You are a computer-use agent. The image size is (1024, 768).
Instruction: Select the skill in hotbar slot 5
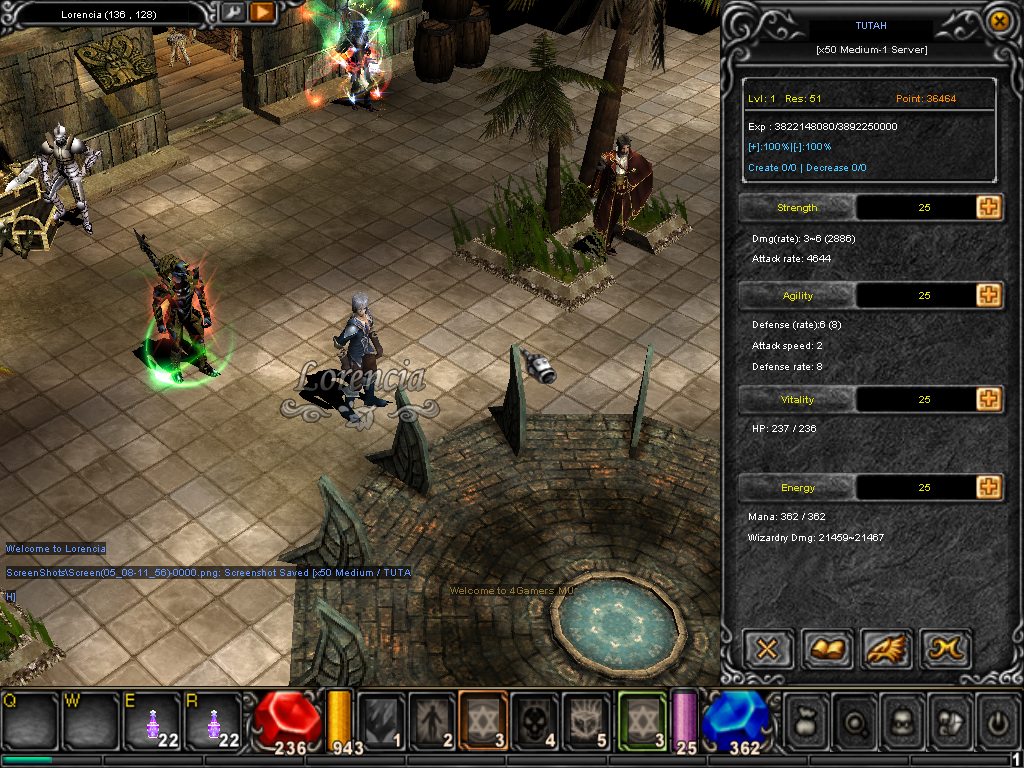point(586,720)
